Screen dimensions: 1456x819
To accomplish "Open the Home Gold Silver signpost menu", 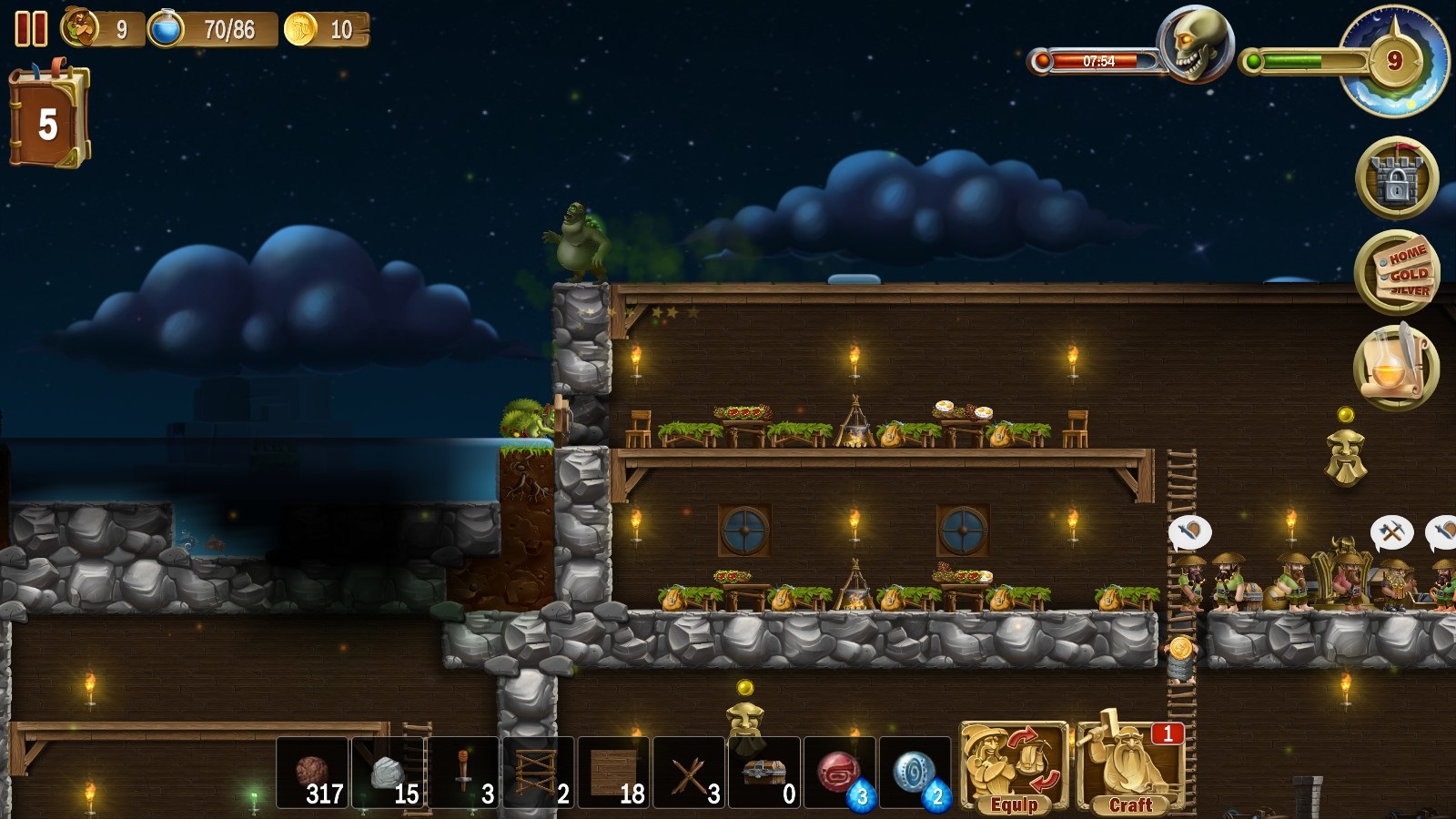I will click(1396, 272).
